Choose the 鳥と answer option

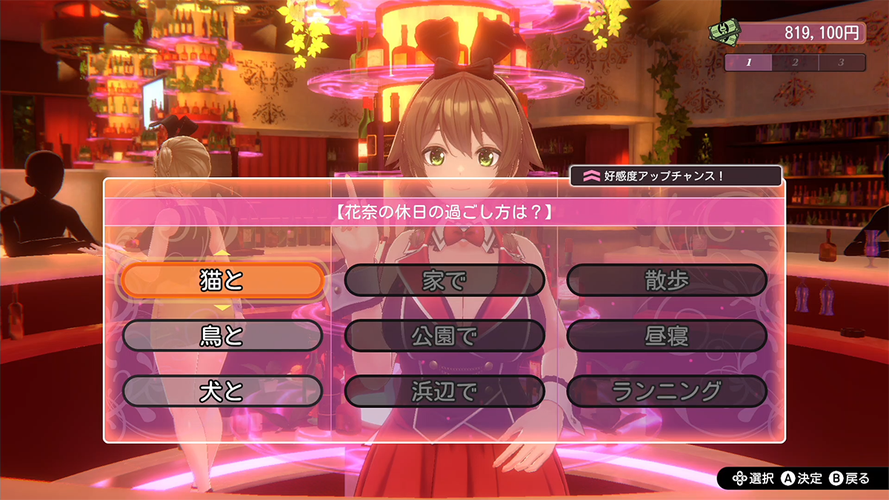pyautogui.click(x=222, y=336)
